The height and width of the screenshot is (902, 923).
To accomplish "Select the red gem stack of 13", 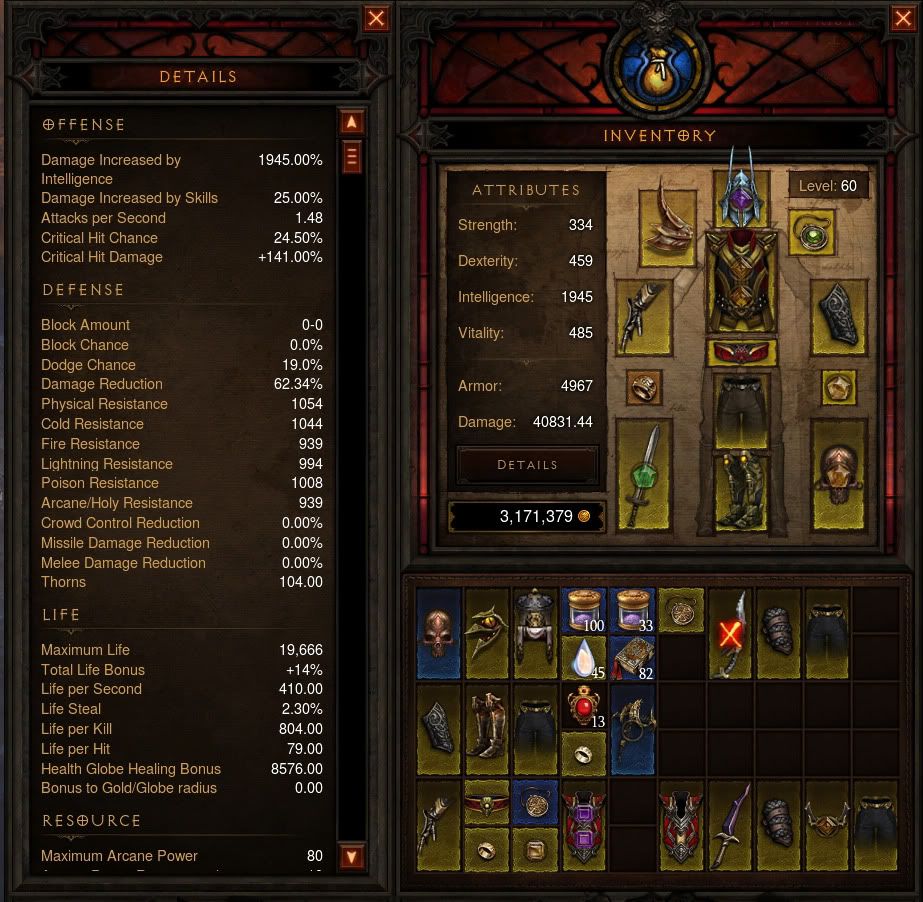I will pos(585,707).
